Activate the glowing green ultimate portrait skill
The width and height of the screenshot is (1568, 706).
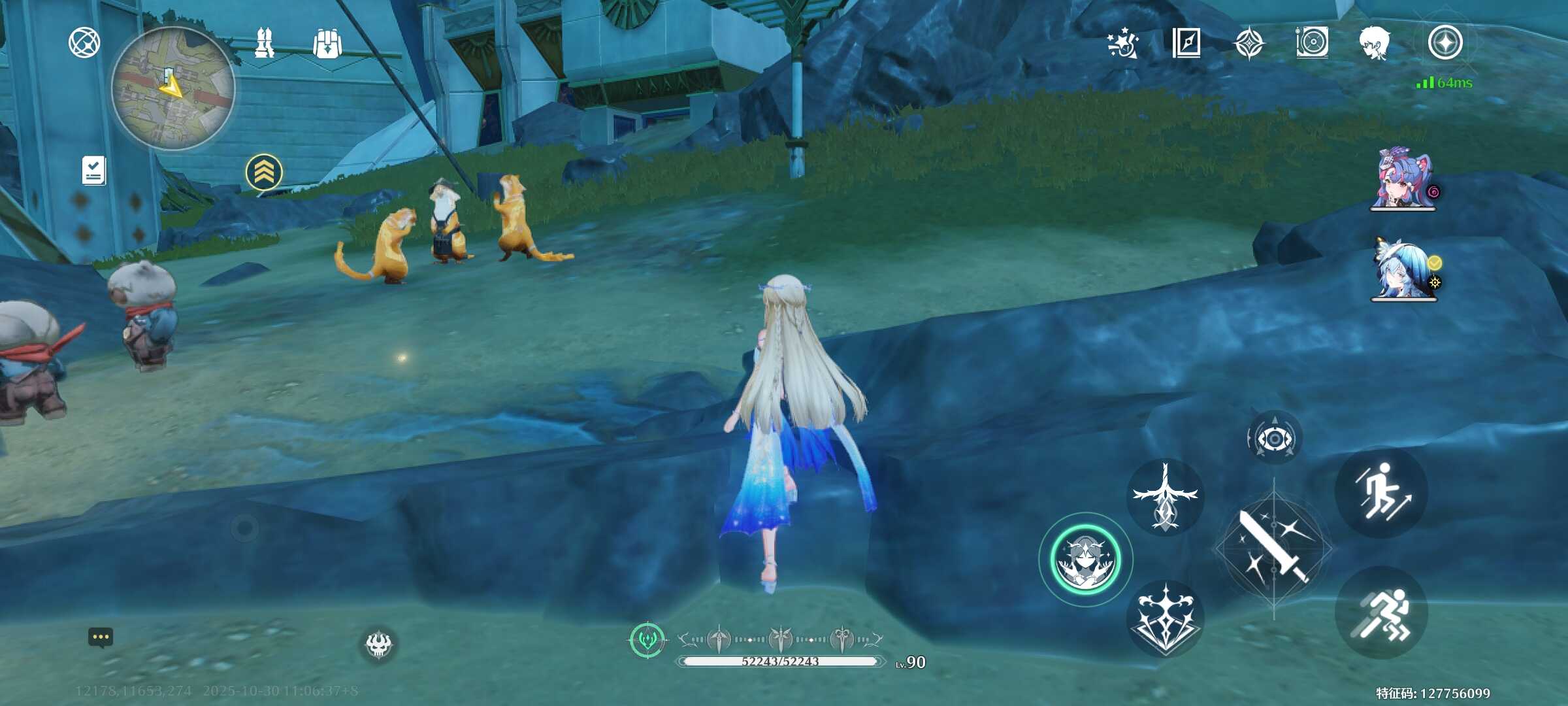point(1086,560)
